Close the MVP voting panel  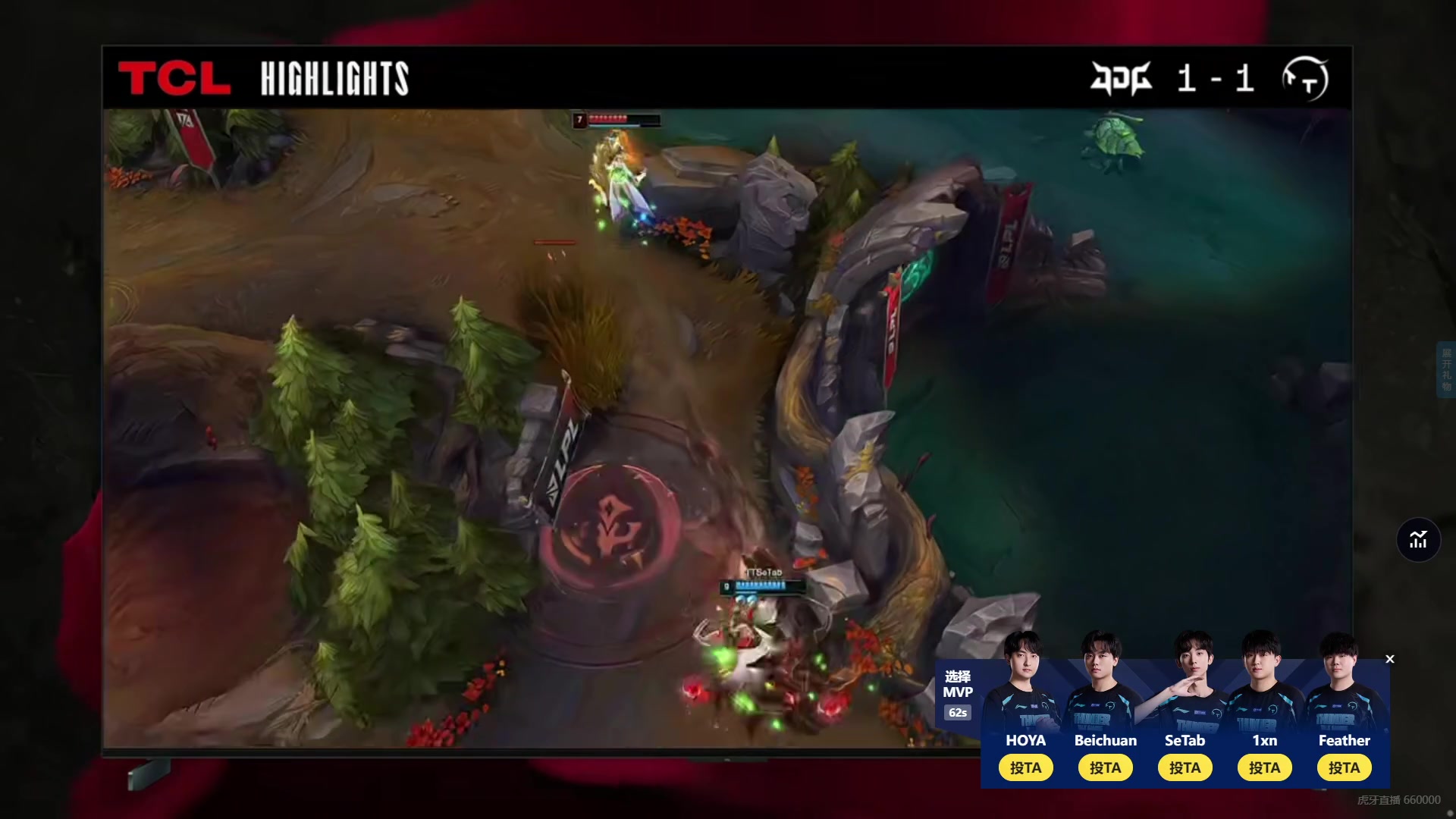tap(1390, 659)
